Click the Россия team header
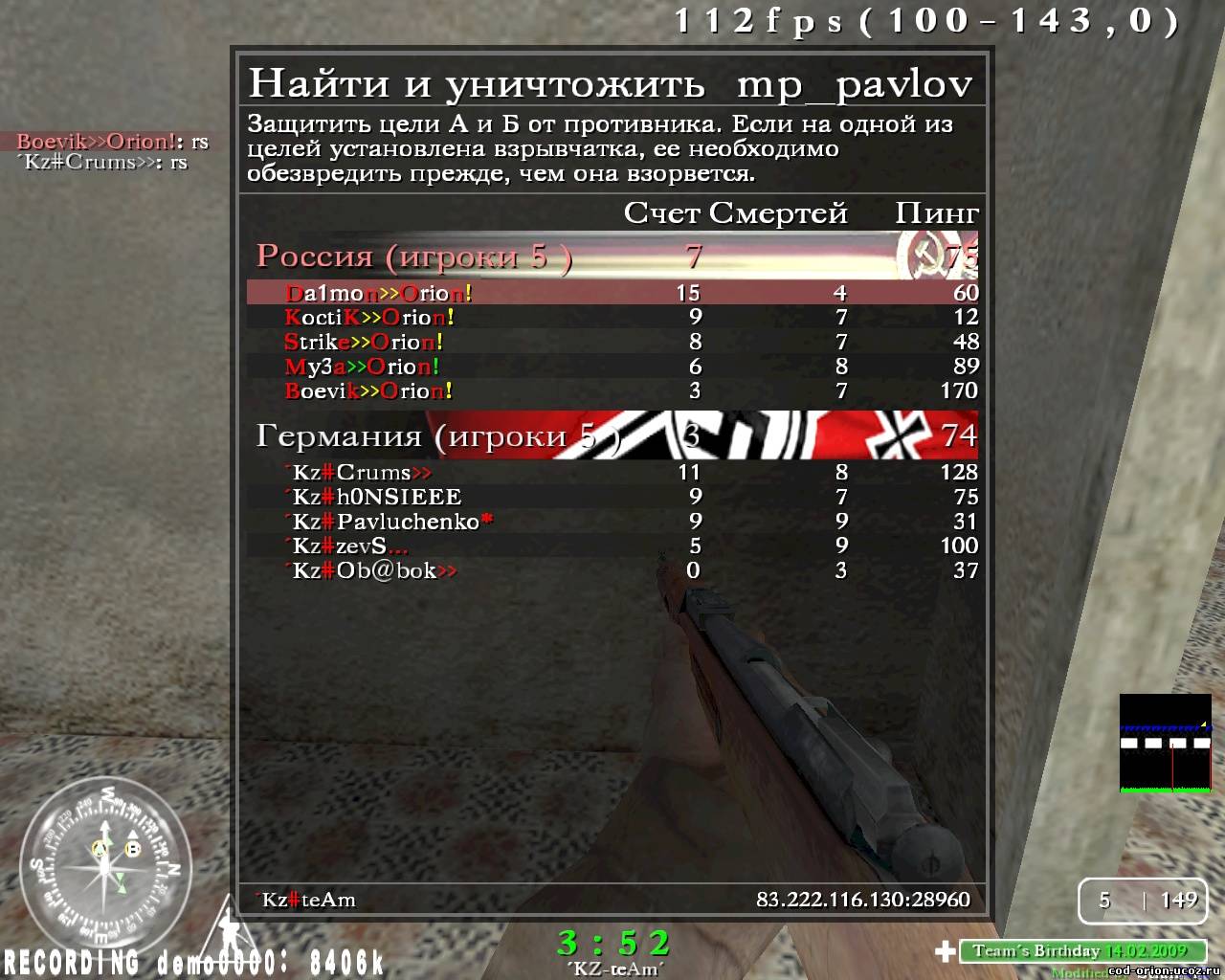 (414, 256)
